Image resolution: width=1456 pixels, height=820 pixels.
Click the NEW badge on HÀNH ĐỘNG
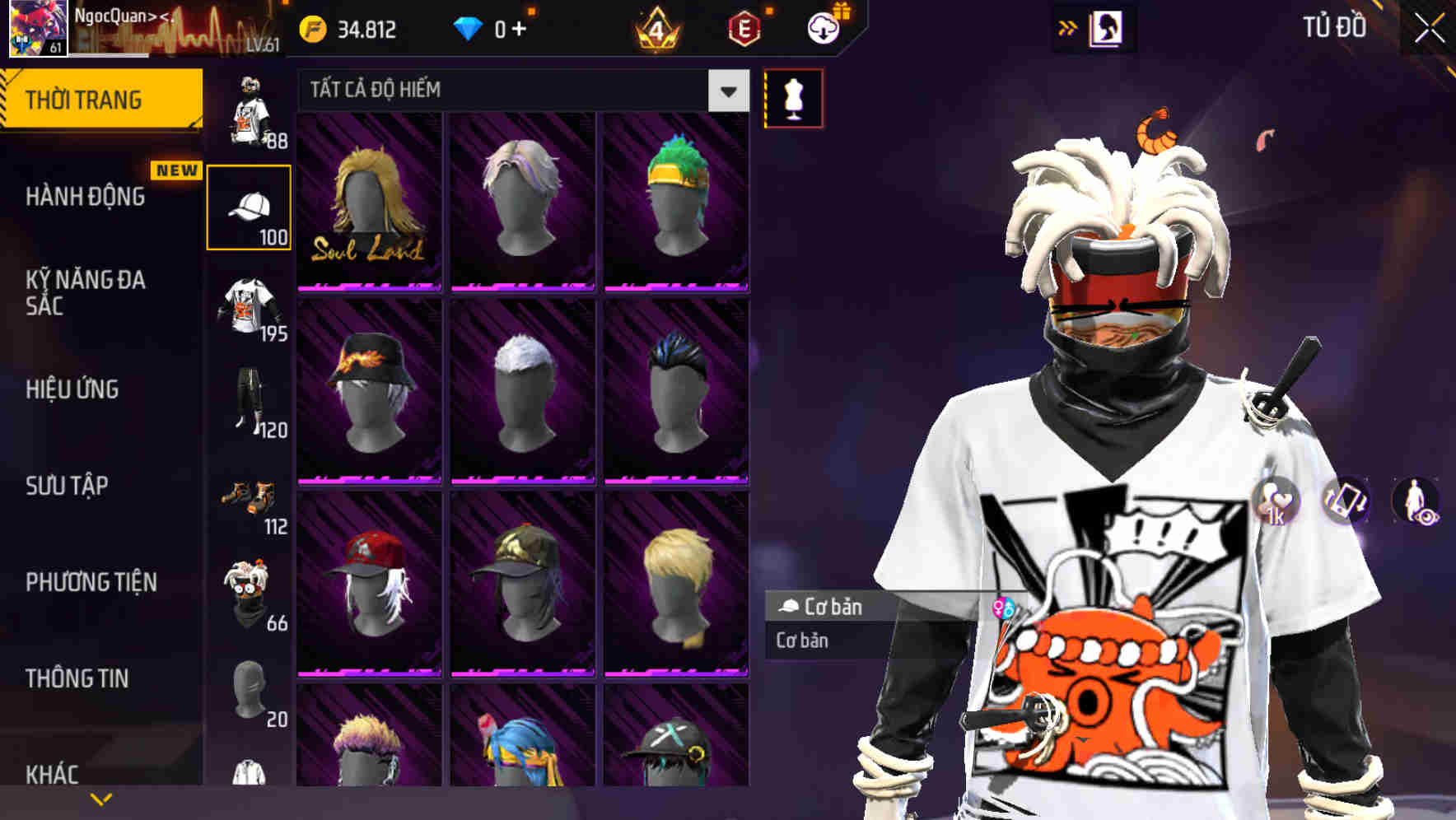pyautogui.click(x=175, y=169)
